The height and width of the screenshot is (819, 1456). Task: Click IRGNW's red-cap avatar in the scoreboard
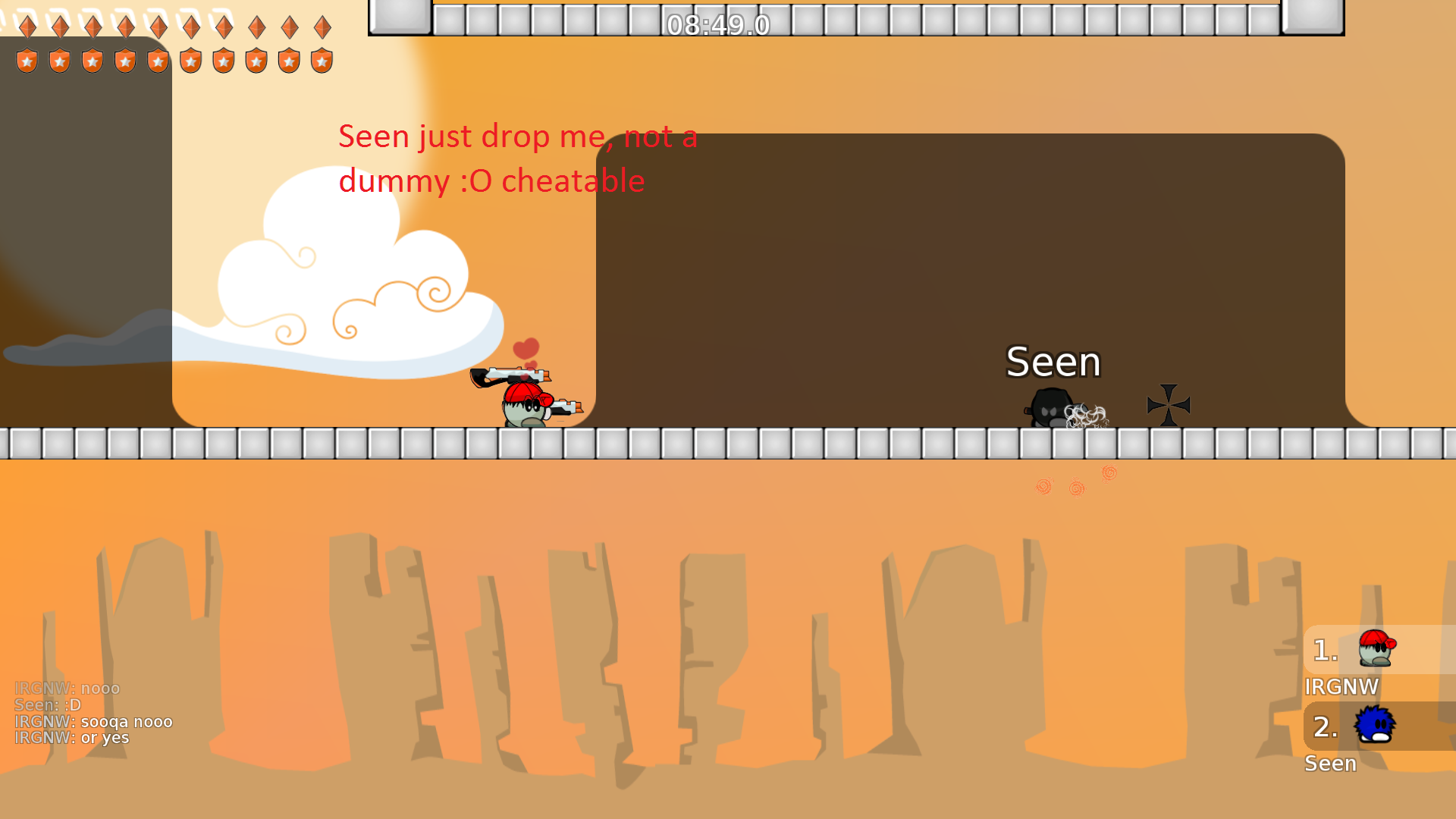coord(1376,648)
